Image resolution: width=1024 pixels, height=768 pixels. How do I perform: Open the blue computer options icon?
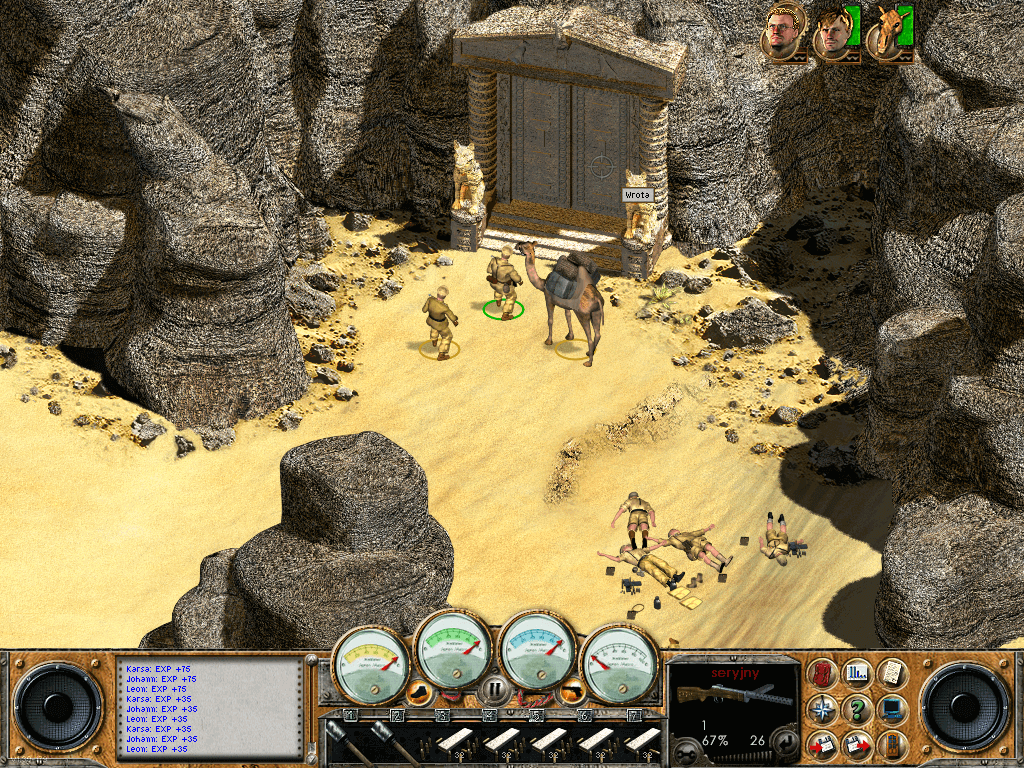(x=890, y=709)
